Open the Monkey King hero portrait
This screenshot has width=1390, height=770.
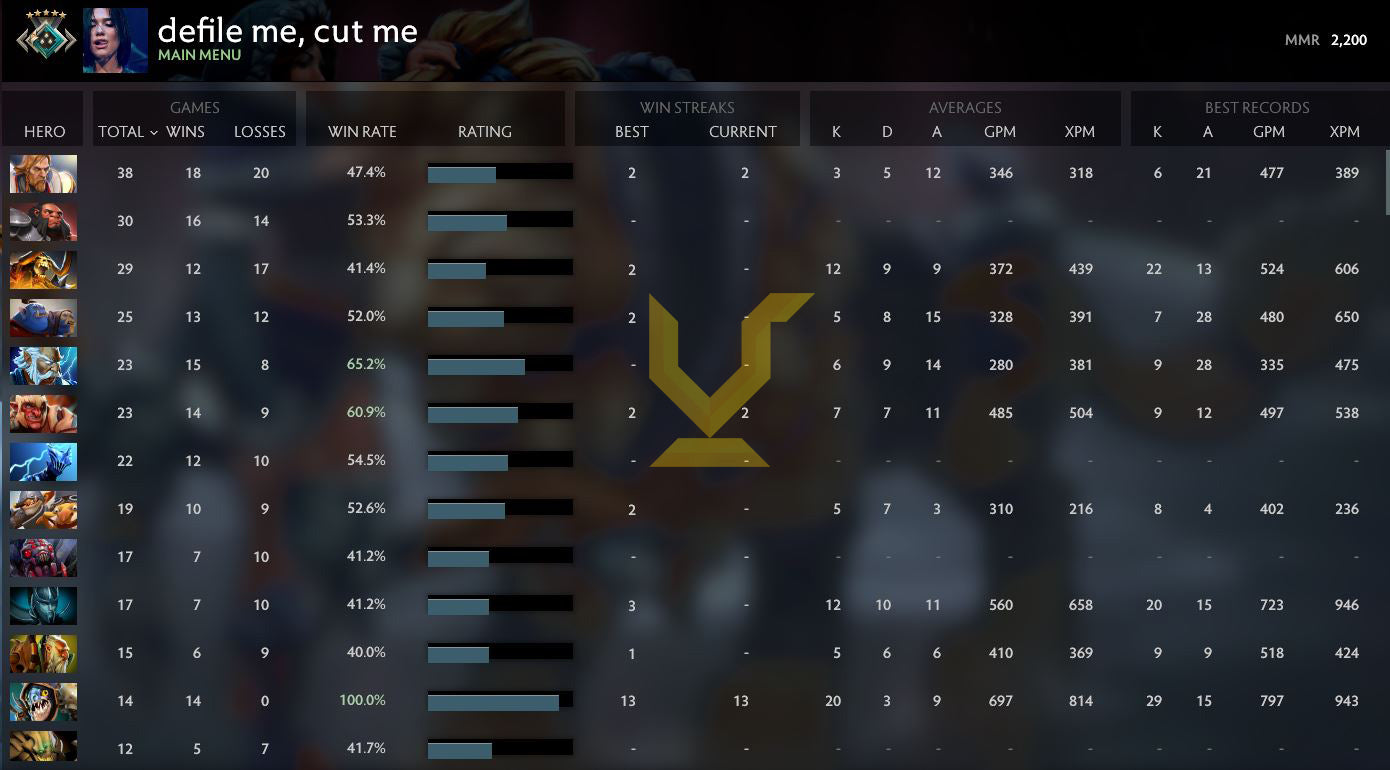click(x=43, y=221)
